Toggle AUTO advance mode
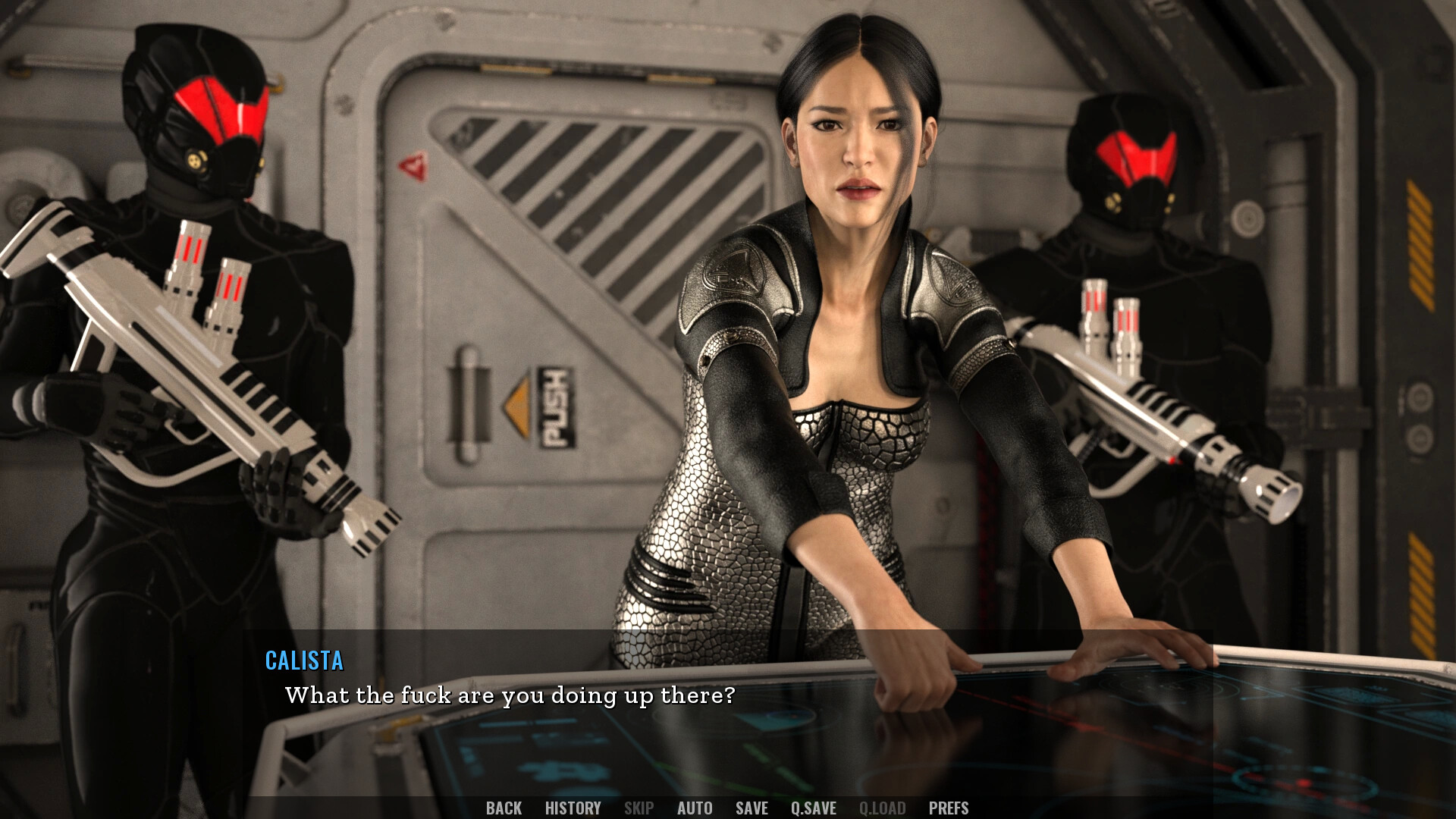This screenshot has height=819, width=1456. point(695,808)
